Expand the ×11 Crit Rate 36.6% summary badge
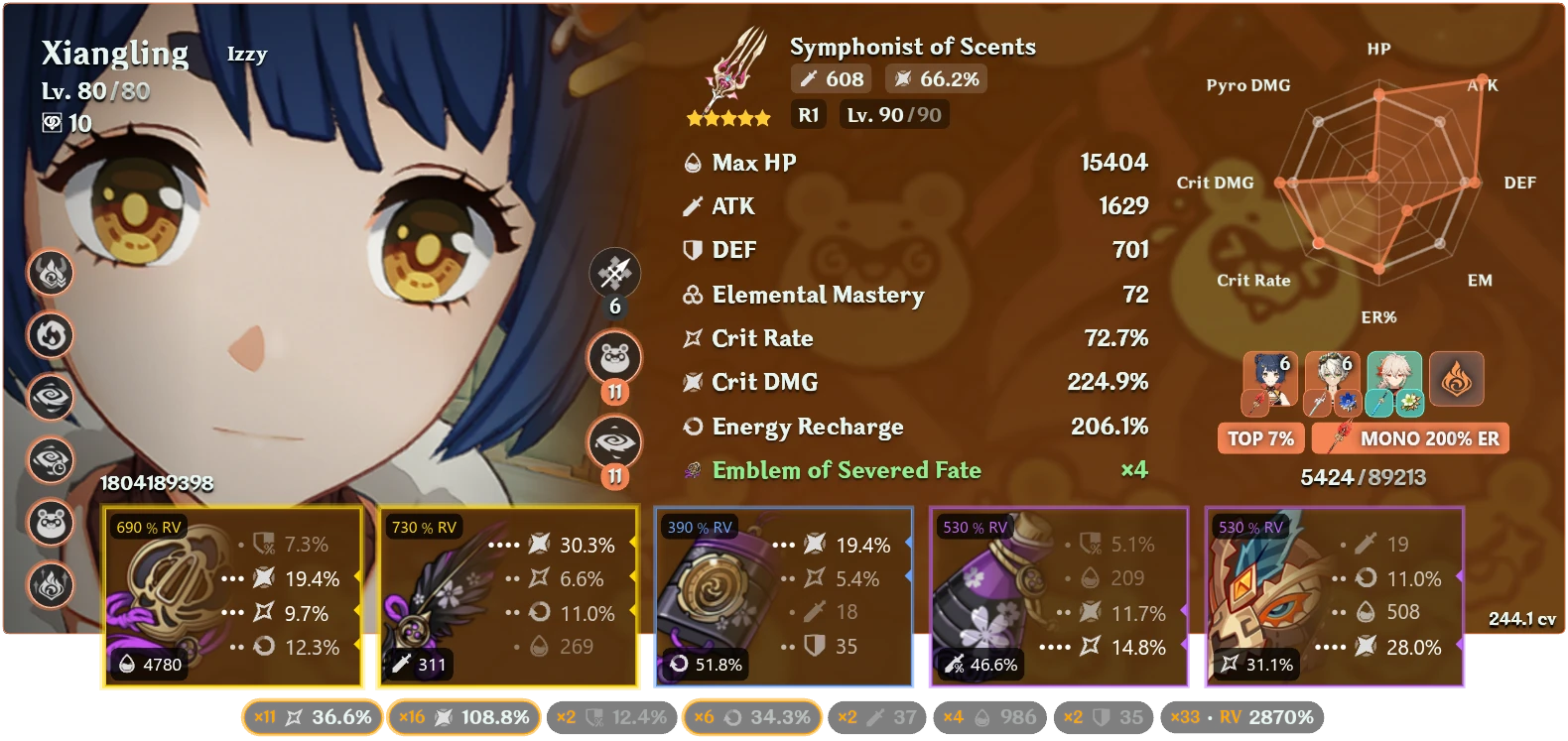This screenshot has width=1568, height=741. [311, 716]
